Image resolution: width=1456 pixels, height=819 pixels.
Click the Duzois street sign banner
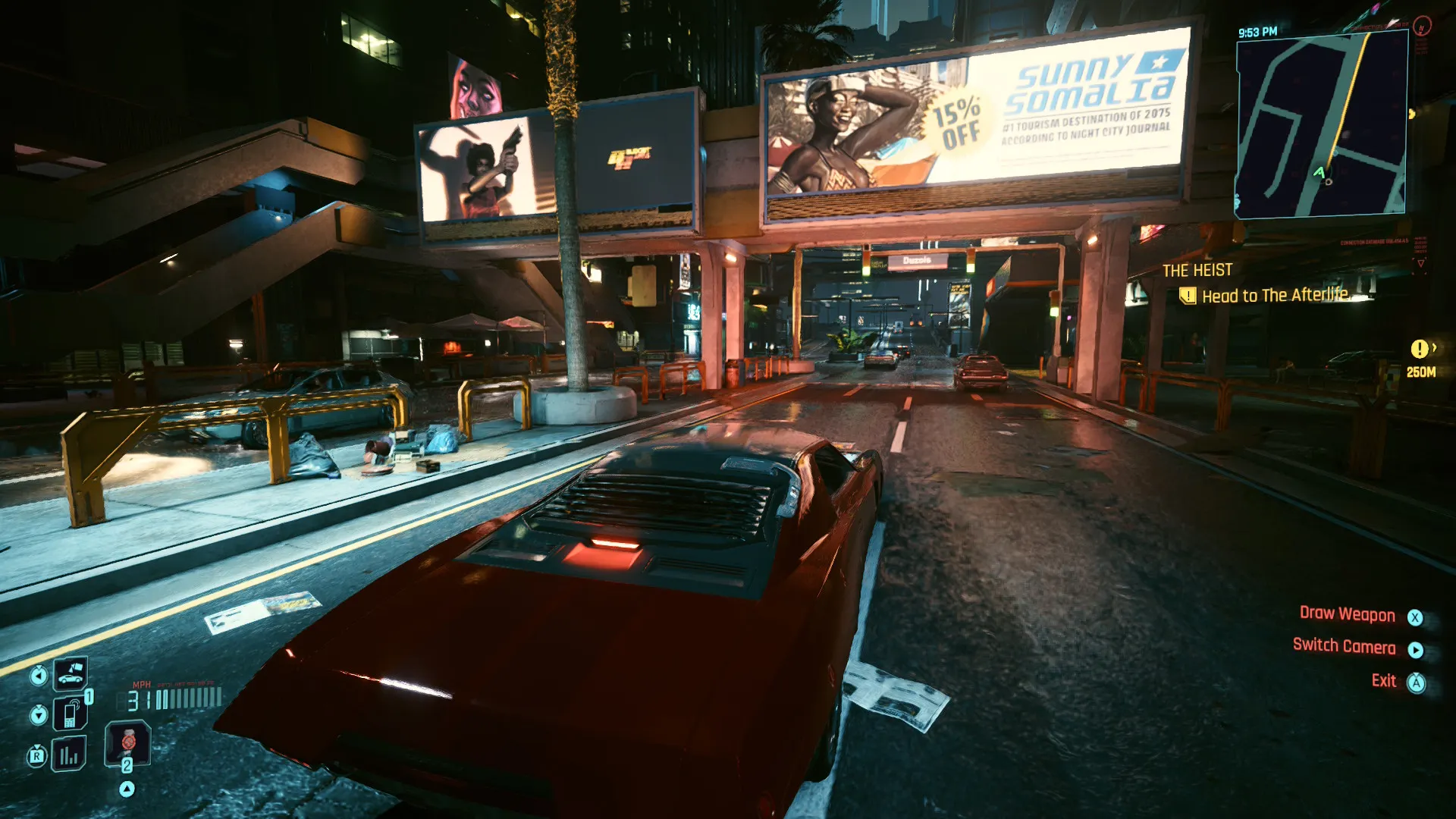pyautogui.click(x=915, y=262)
